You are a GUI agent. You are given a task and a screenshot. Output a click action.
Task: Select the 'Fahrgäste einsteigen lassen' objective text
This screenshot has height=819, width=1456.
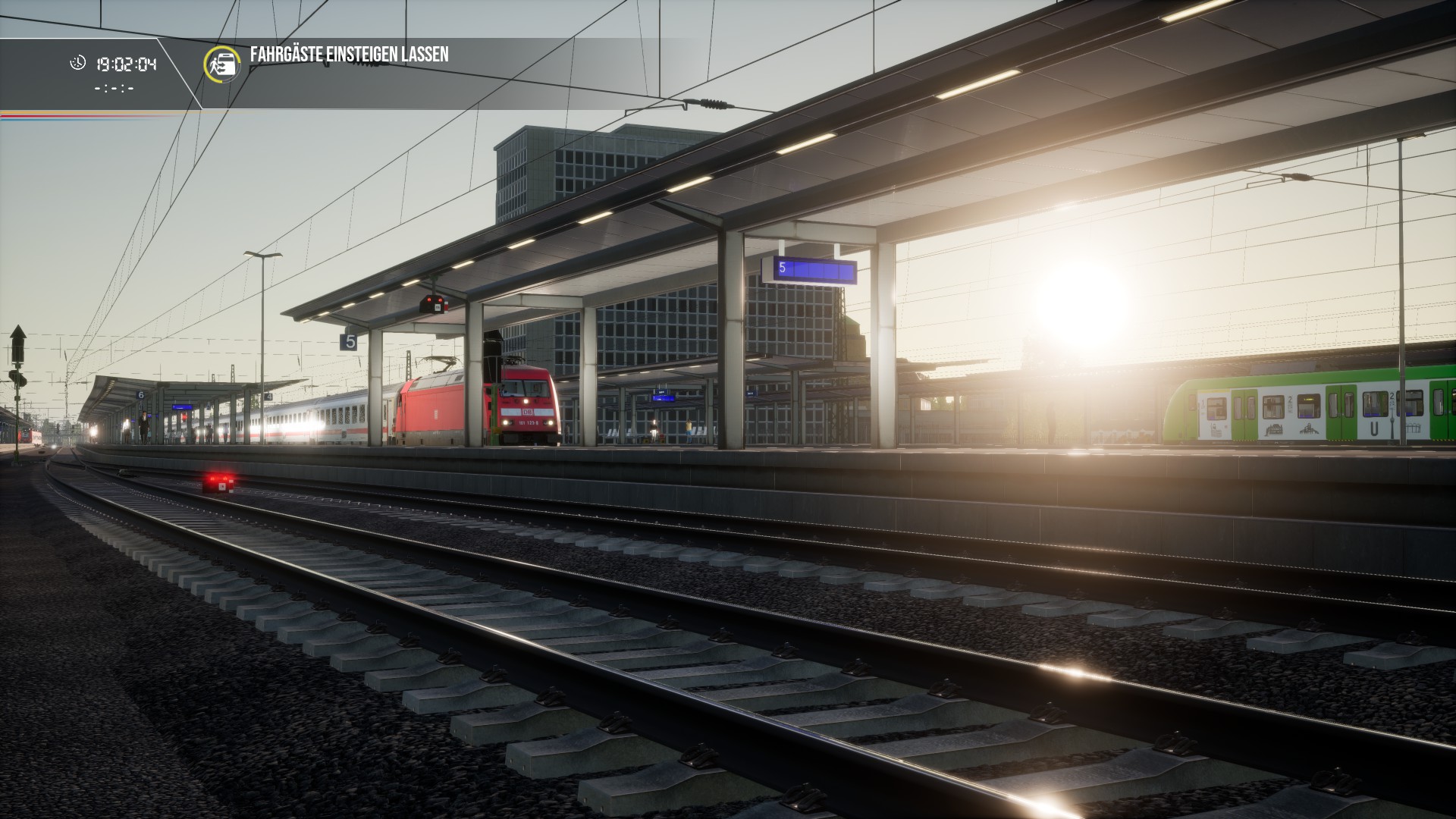tap(350, 55)
